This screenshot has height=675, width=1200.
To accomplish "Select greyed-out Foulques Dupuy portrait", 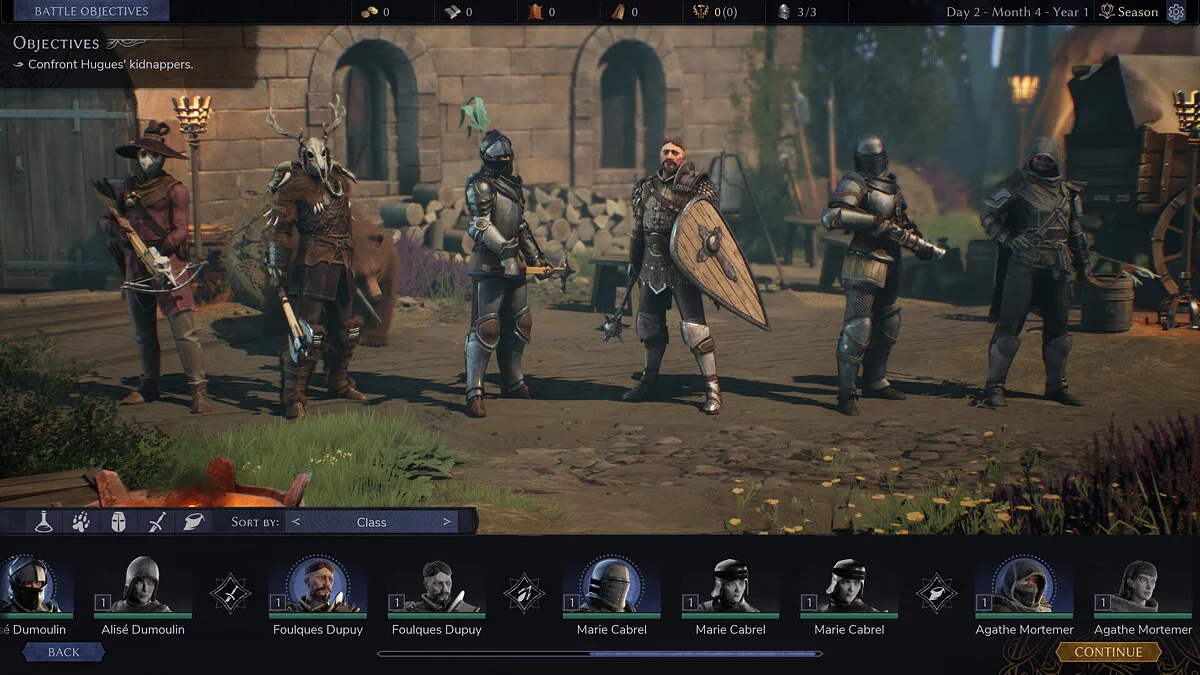I will pyautogui.click(x=436, y=586).
